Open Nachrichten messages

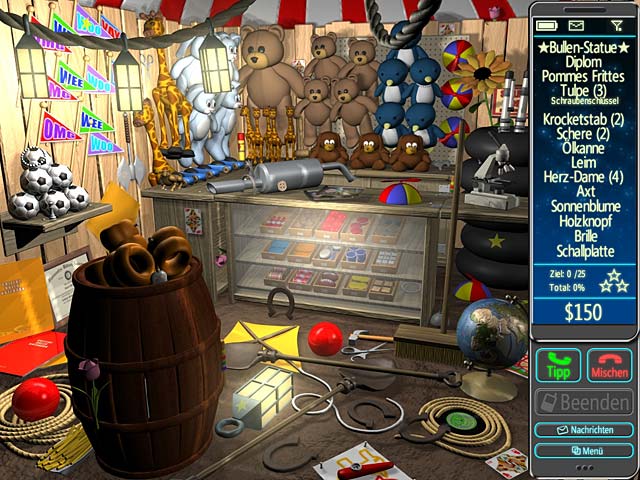(x=583, y=430)
